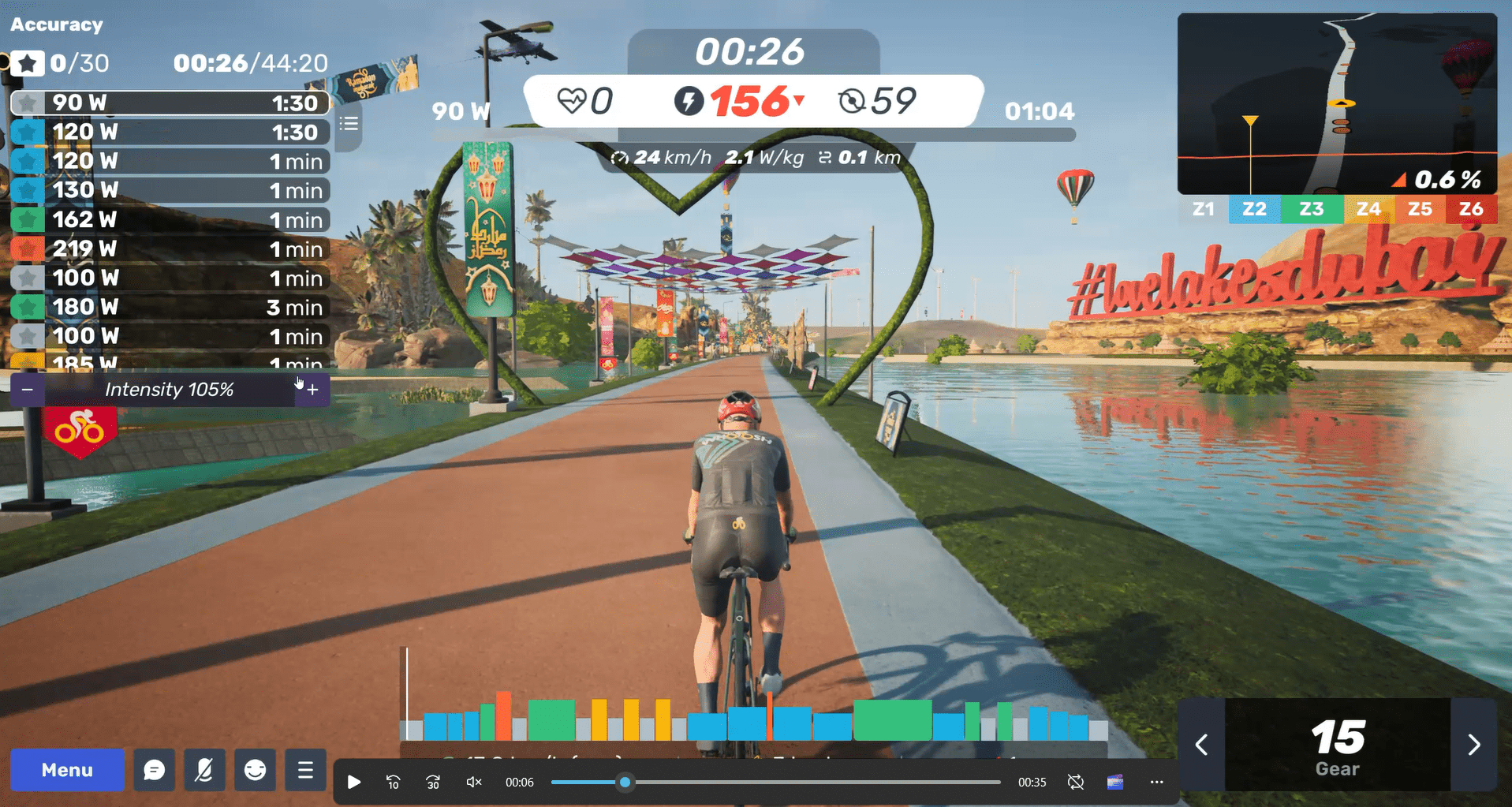The height and width of the screenshot is (807, 1512).
Task: Open the power dropdown arrow beside 156
Action: click(x=801, y=102)
